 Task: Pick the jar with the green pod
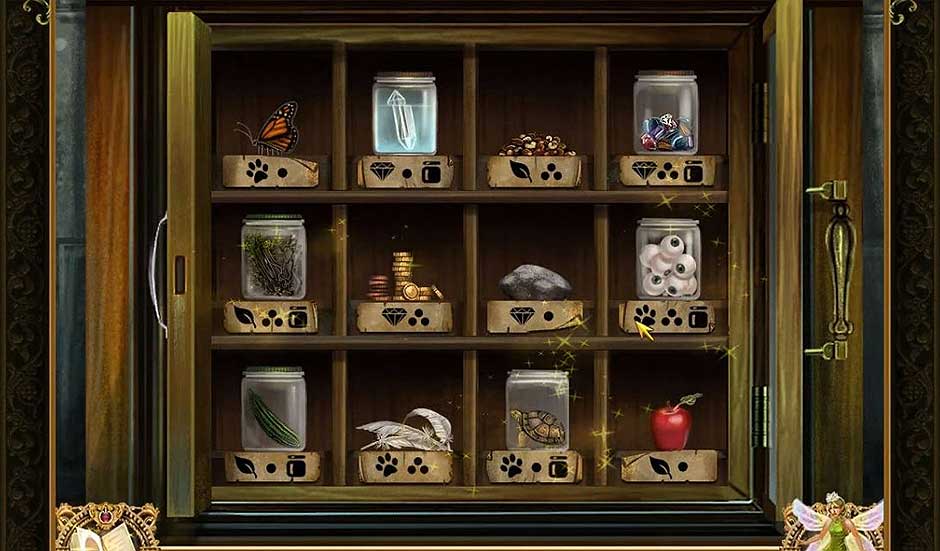point(273,408)
